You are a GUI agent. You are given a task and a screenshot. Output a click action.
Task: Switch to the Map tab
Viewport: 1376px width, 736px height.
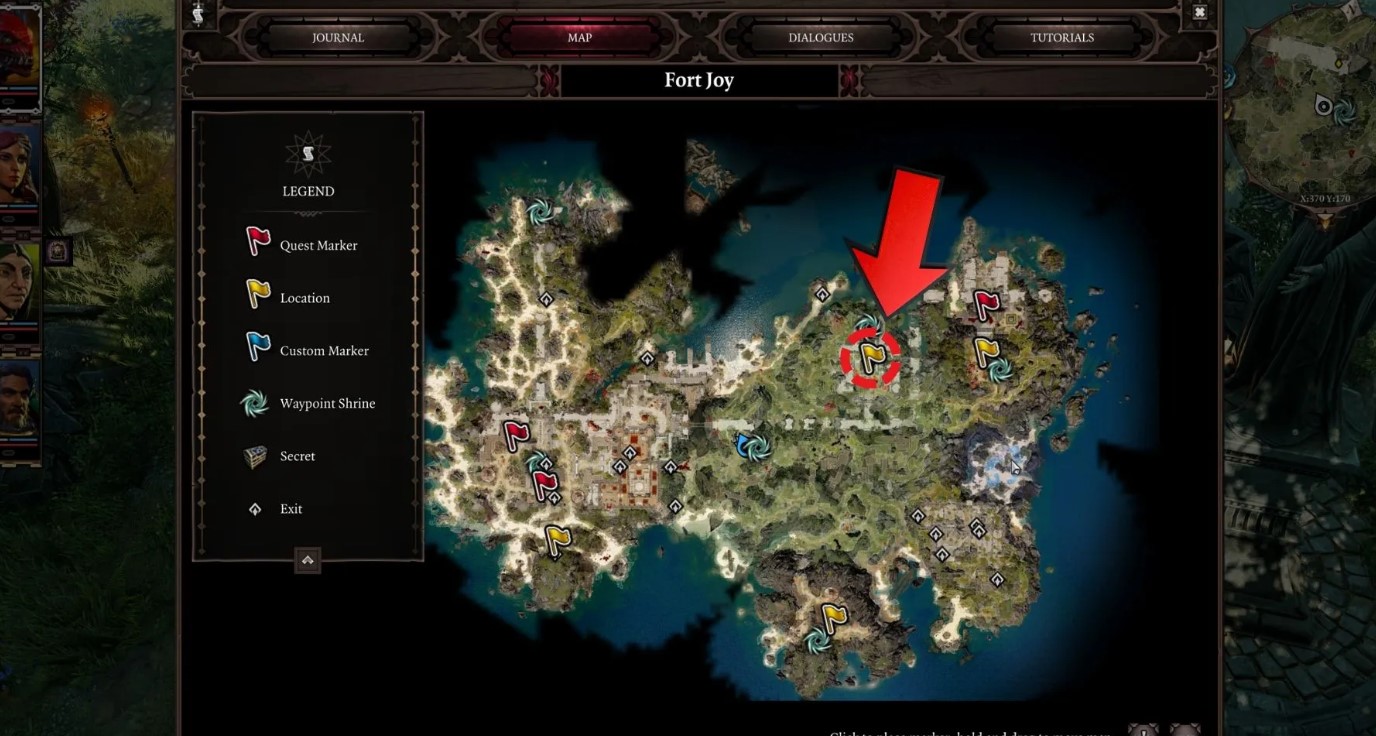coord(580,38)
